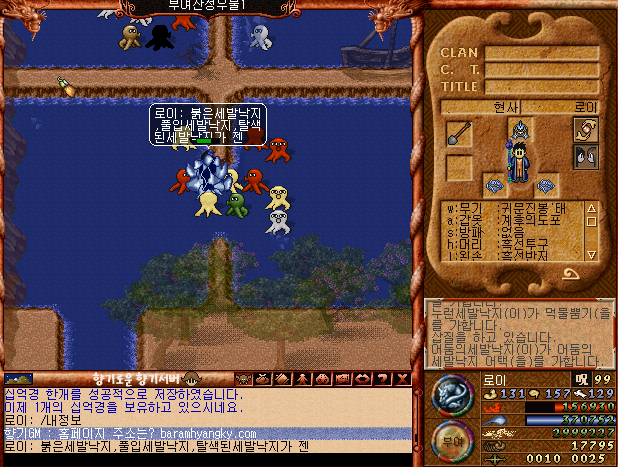This screenshot has height=467, width=618.
Task: Open help with the question mark icon
Action: tap(385, 379)
